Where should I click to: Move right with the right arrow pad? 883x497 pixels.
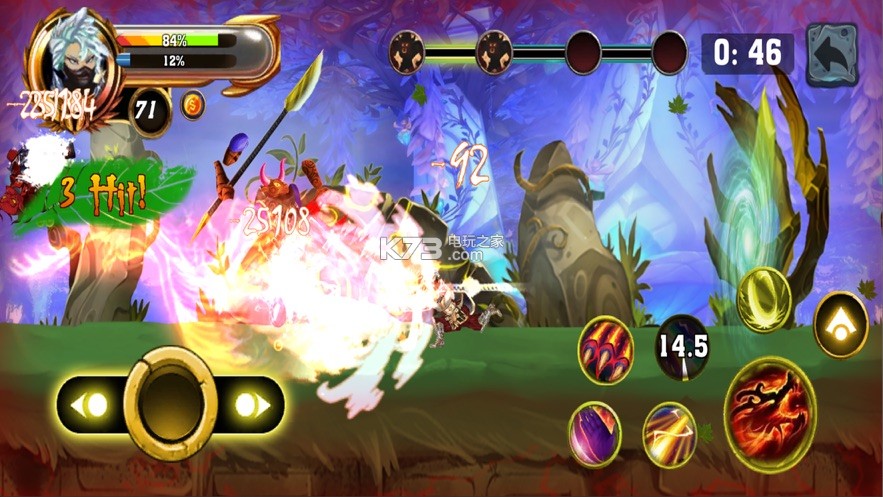point(248,405)
